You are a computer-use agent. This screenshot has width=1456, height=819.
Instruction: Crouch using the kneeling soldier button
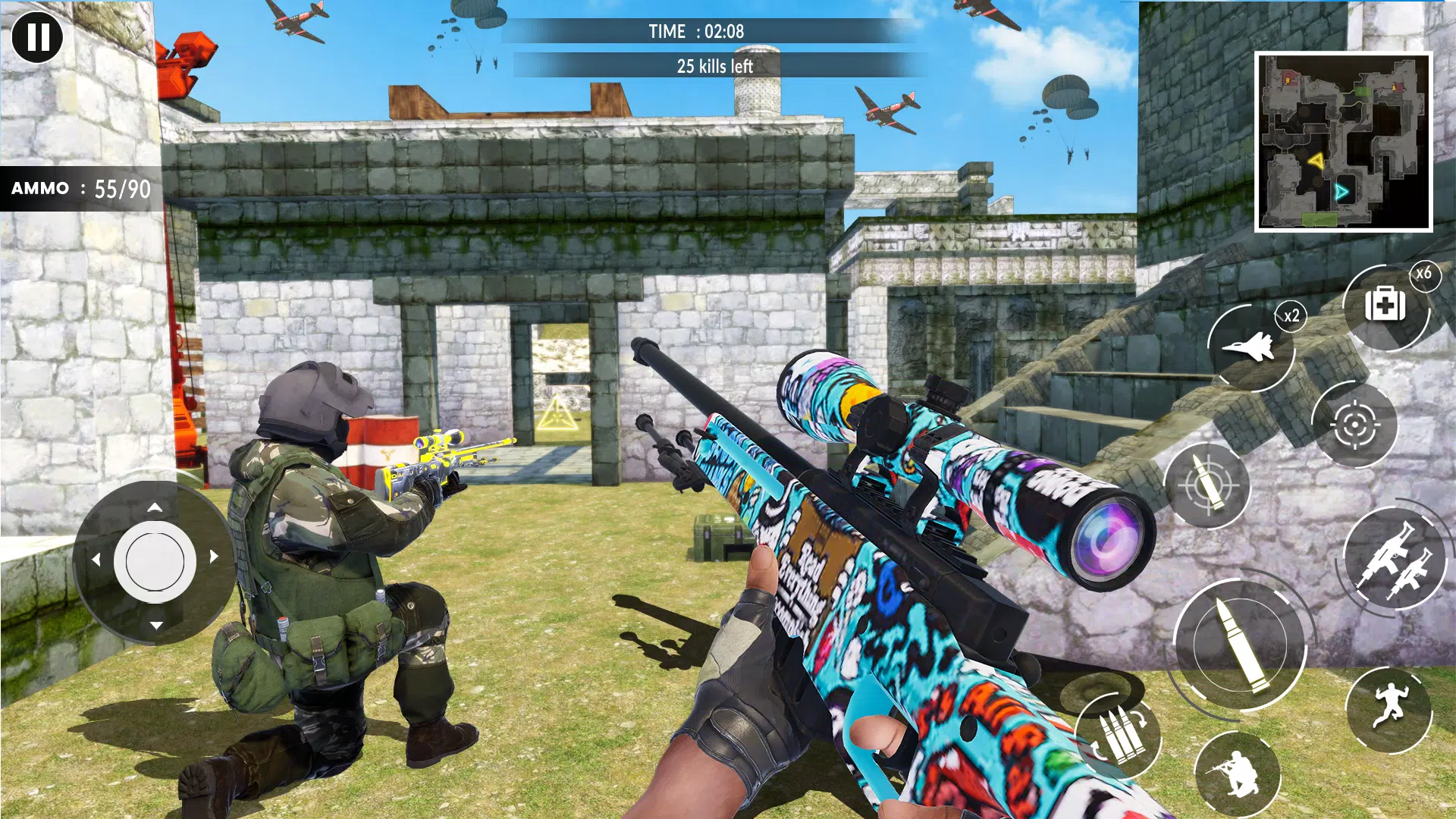(x=1237, y=773)
